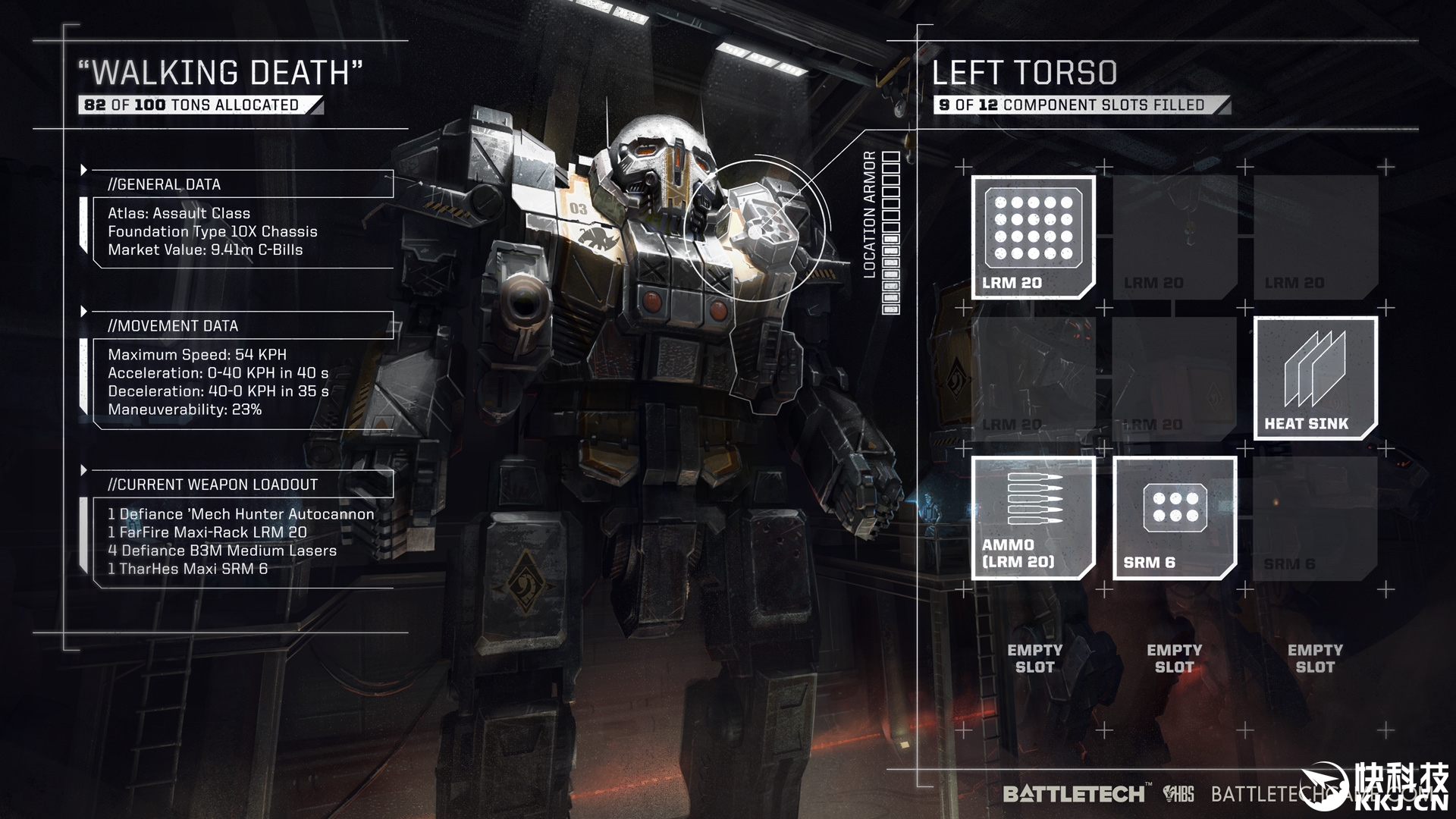Select the TharHes Maxi SRM 6 entry
This screenshot has width=1456, height=819.
point(188,569)
